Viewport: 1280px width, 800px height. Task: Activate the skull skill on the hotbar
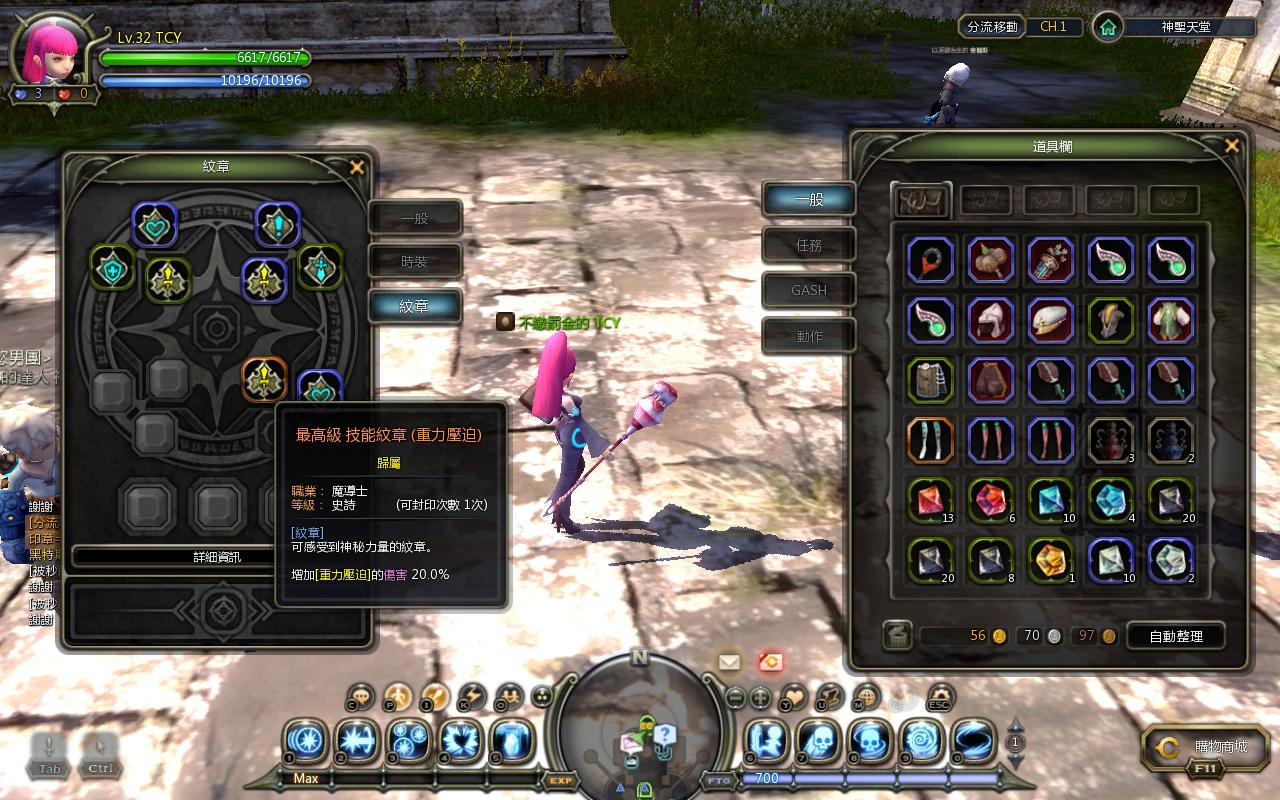click(x=818, y=741)
